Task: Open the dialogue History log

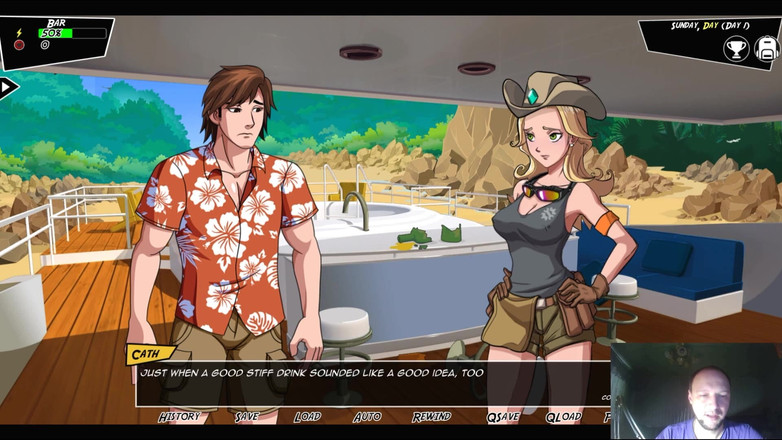Action: 179,416
